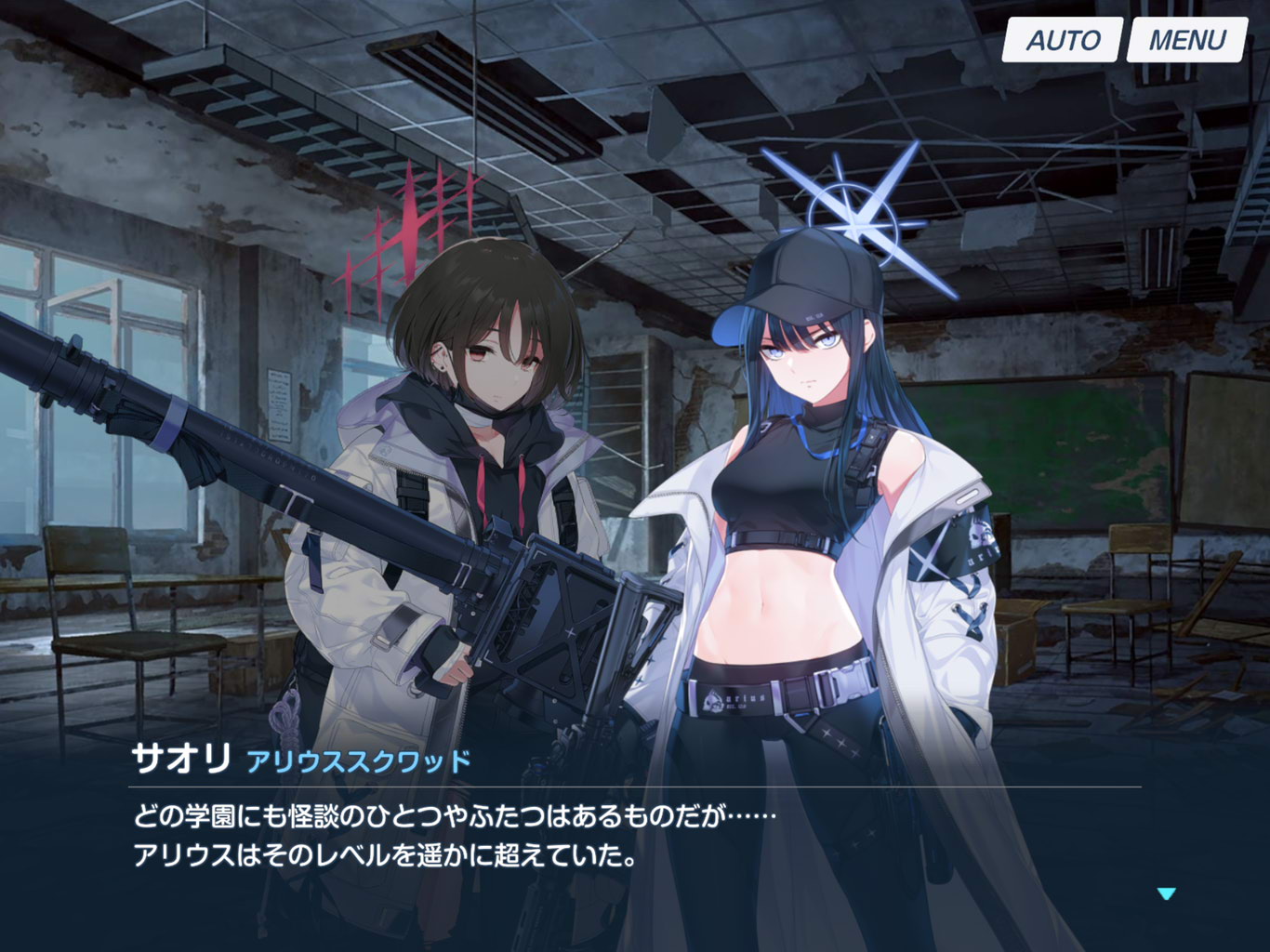Toggle AUTO dialogue playback
This screenshot has height=952, width=1270.
(1062, 40)
